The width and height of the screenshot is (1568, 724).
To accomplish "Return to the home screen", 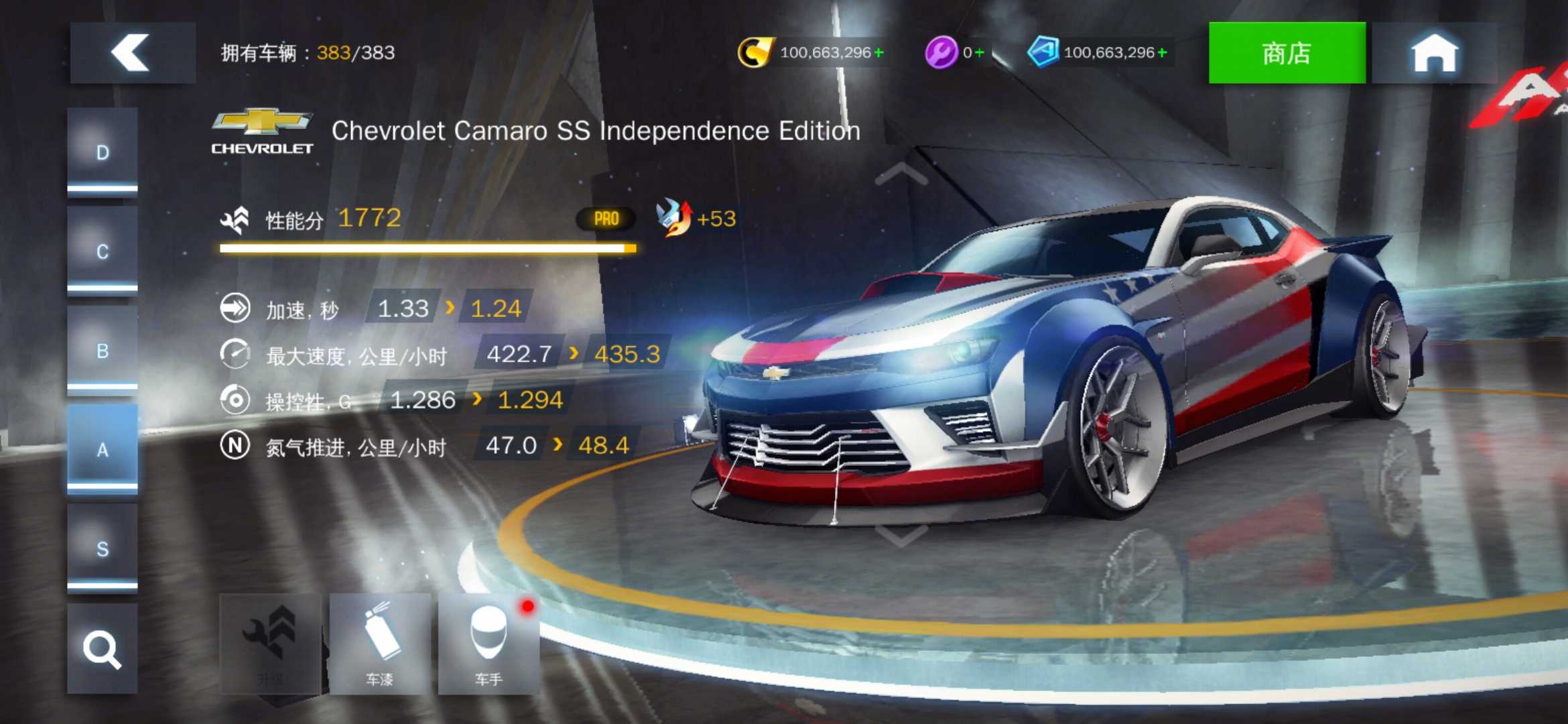I will pos(1434,53).
